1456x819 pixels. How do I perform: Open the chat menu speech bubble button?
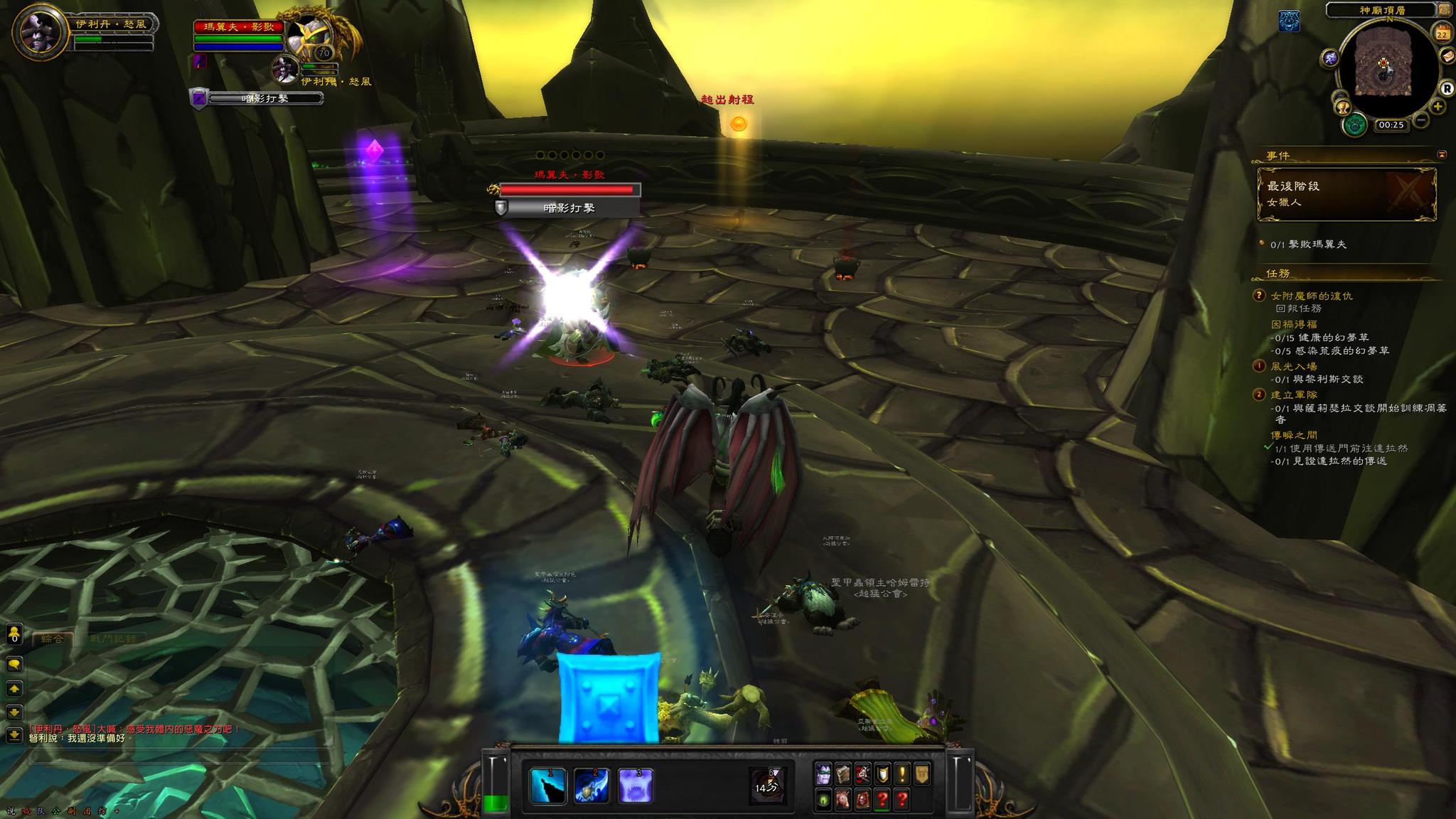[x=14, y=664]
